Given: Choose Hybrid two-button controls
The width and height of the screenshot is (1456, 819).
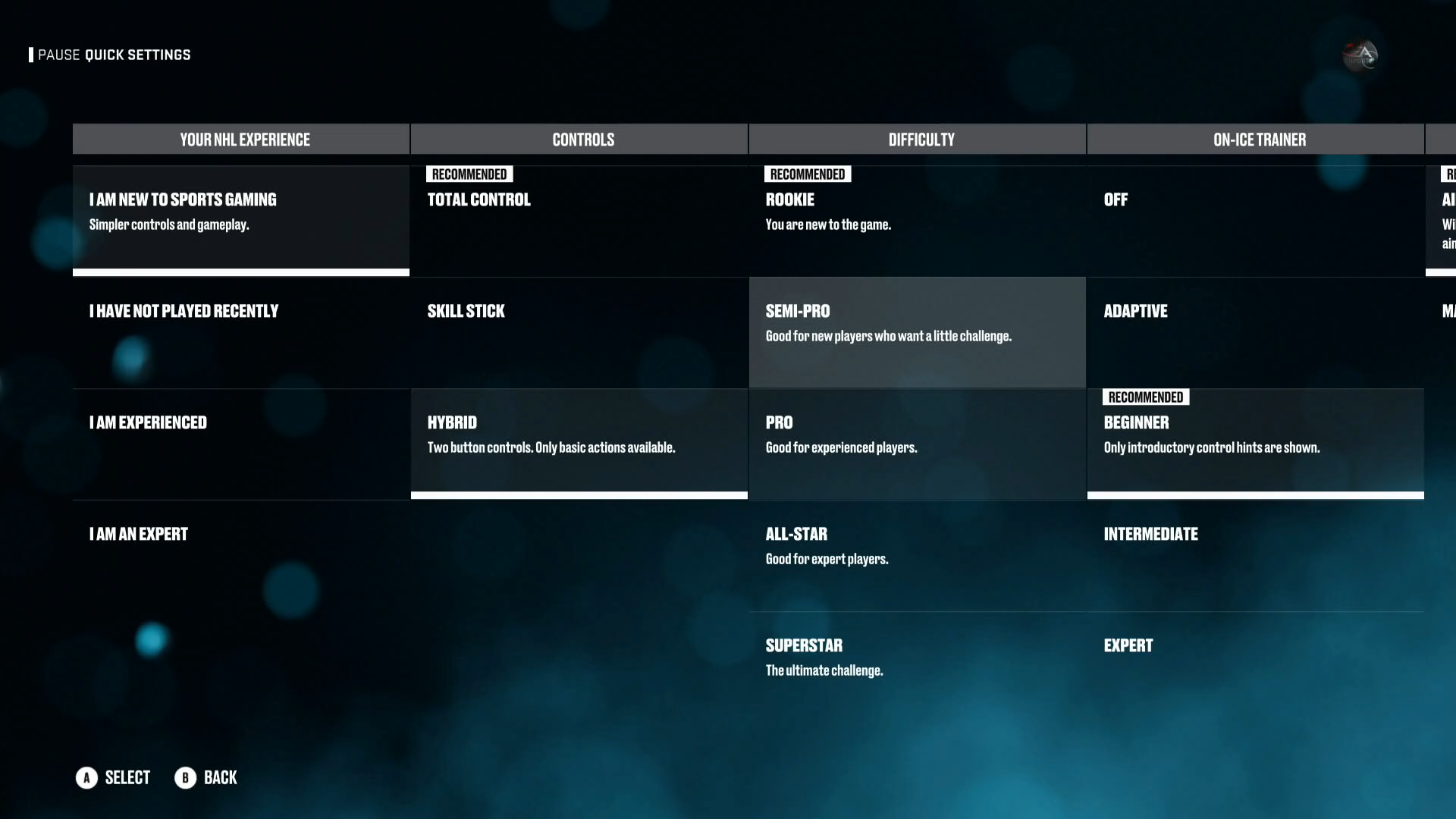Looking at the screenshot, I should 579,440.
